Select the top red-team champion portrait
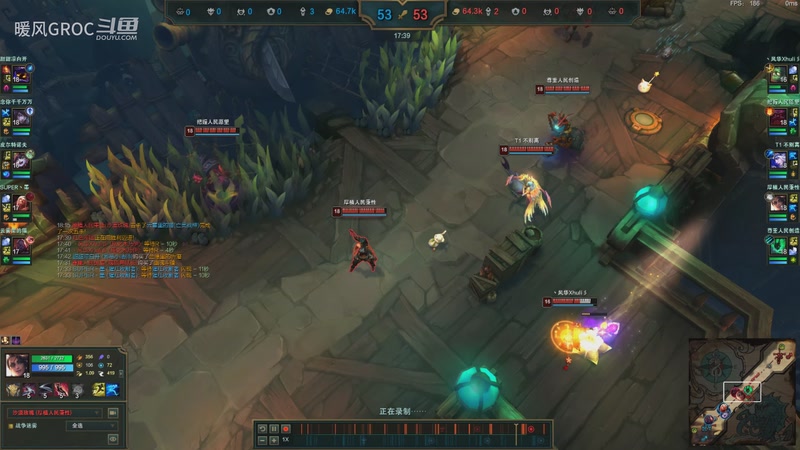This screenshot has width=800, height=450. [x=780, y=76]
